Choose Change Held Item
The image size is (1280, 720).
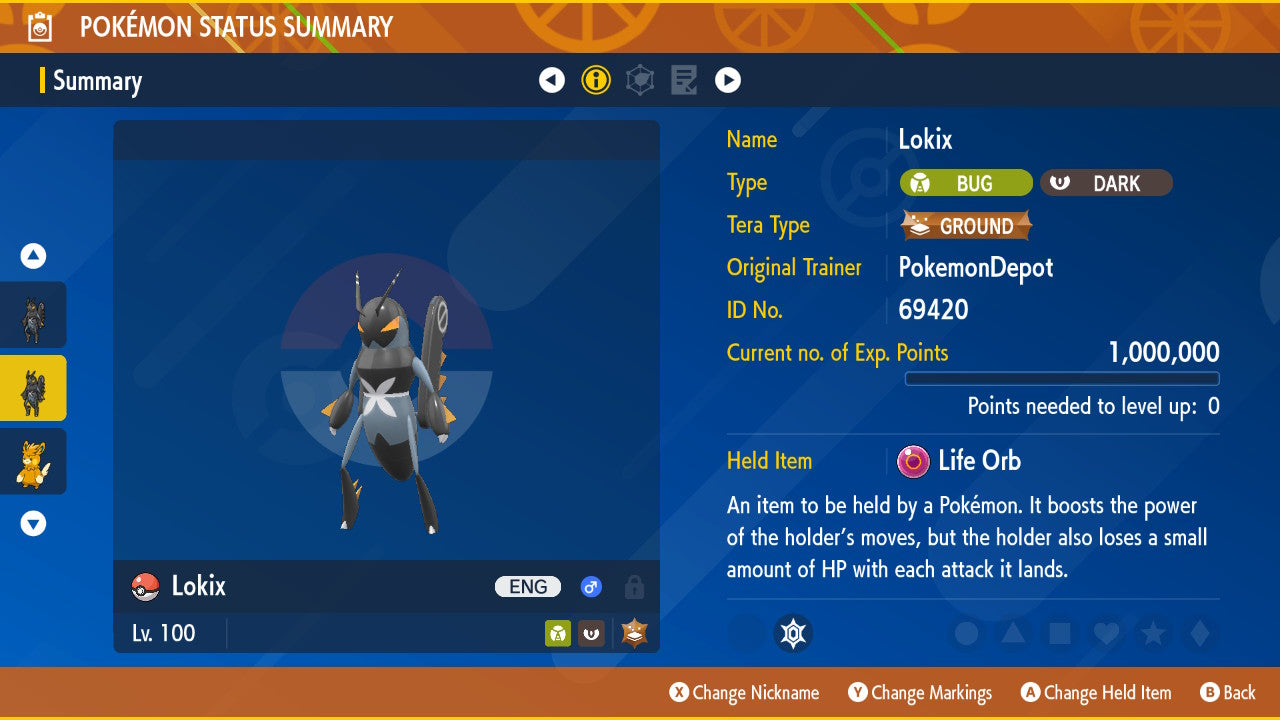[x=1095, y=693]
